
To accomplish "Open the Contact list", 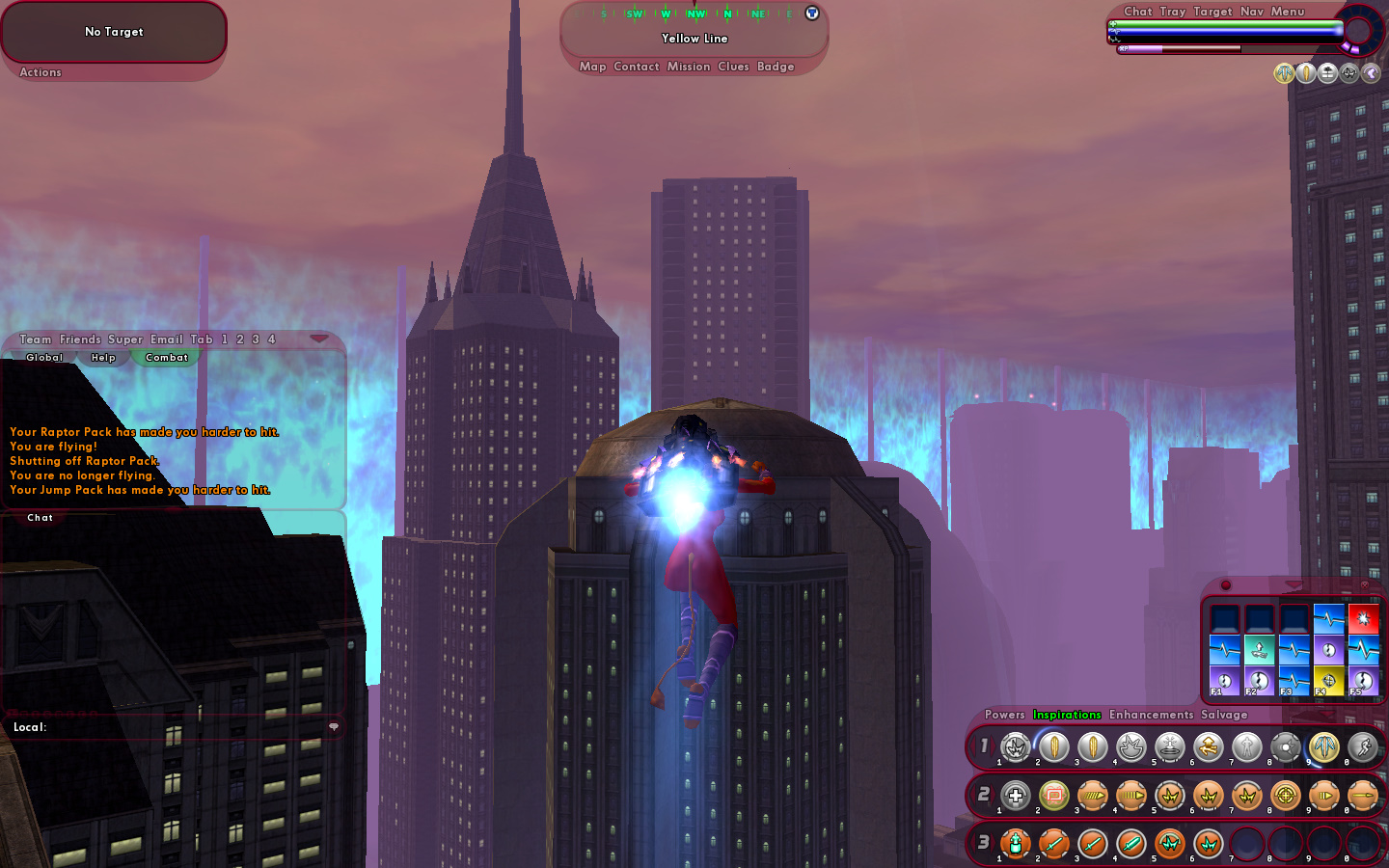I will click(x=636, y=67).
